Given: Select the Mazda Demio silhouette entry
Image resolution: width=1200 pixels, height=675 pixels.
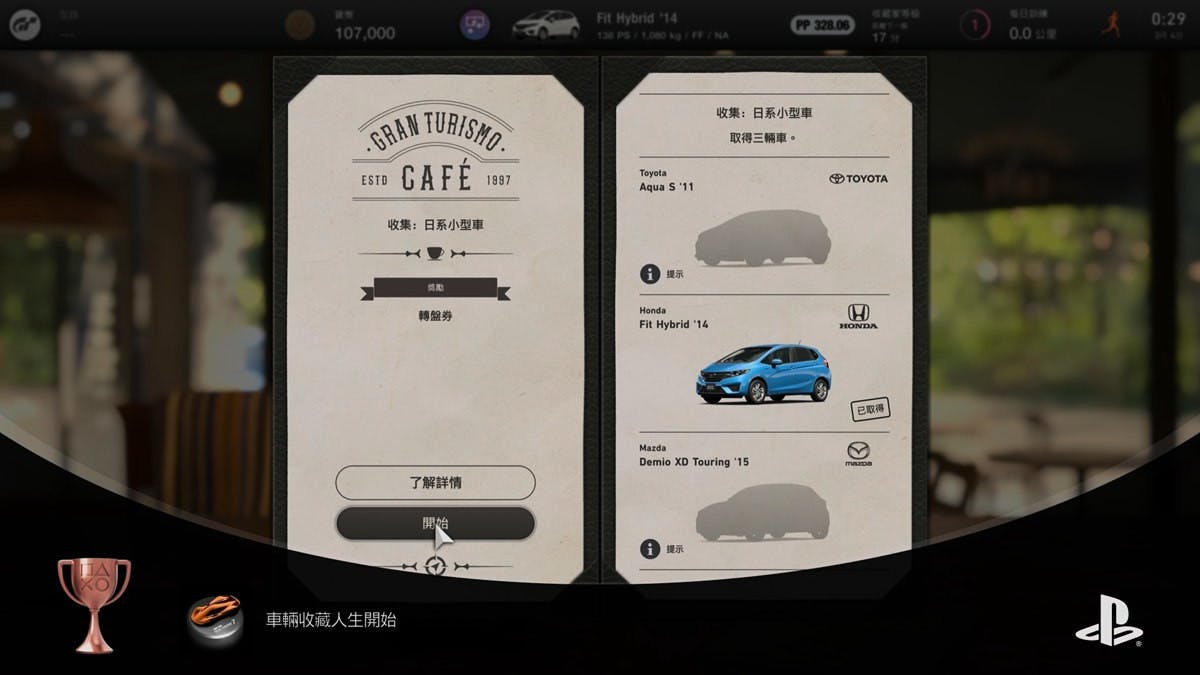Looking at the screenshot, I should [763, 512].
